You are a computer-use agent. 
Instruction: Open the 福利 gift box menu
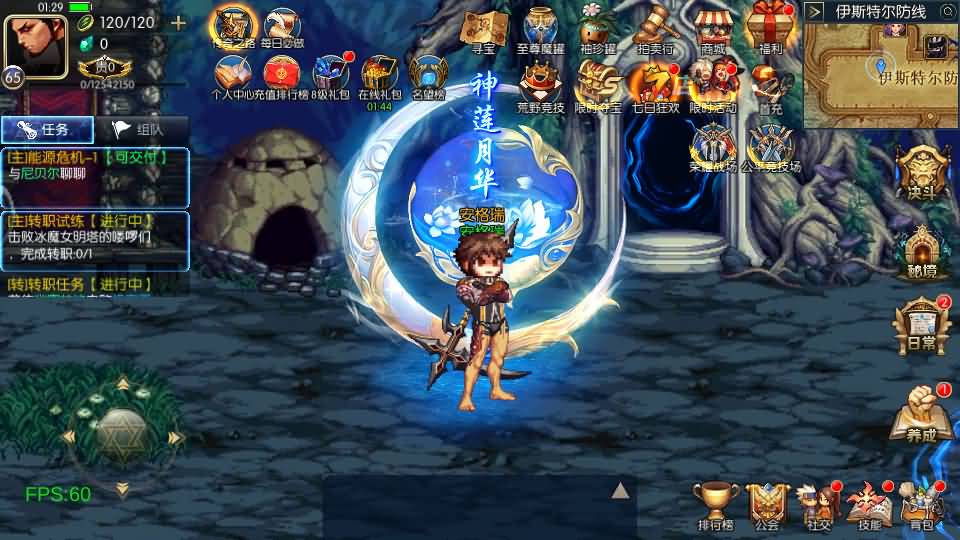pyautogui.click(x=769, y=28)
